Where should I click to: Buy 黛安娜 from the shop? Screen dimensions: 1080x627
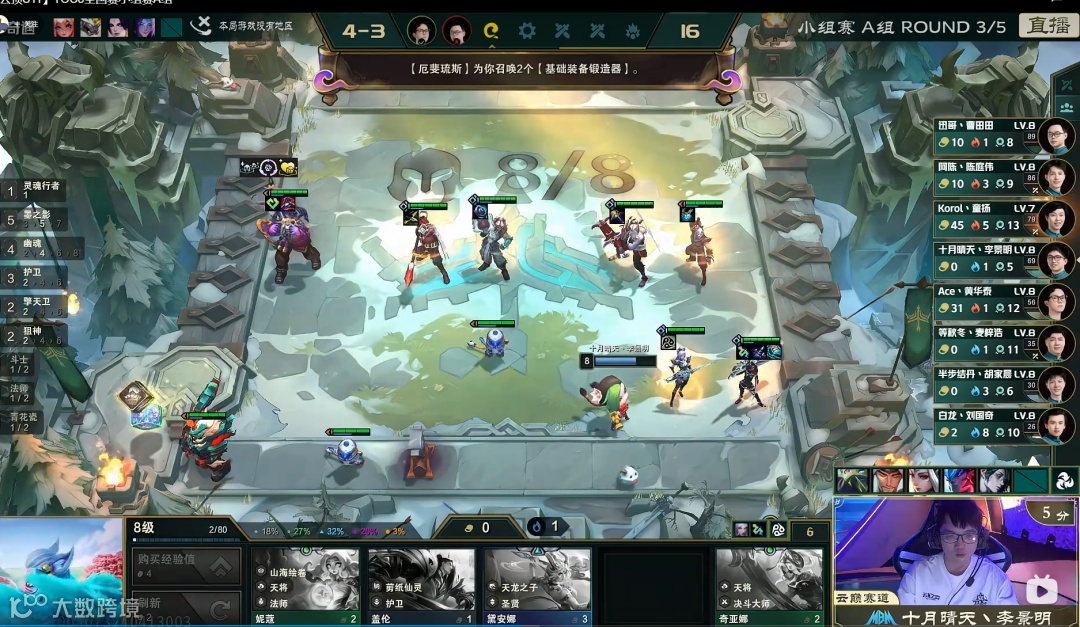coord(537,585)
